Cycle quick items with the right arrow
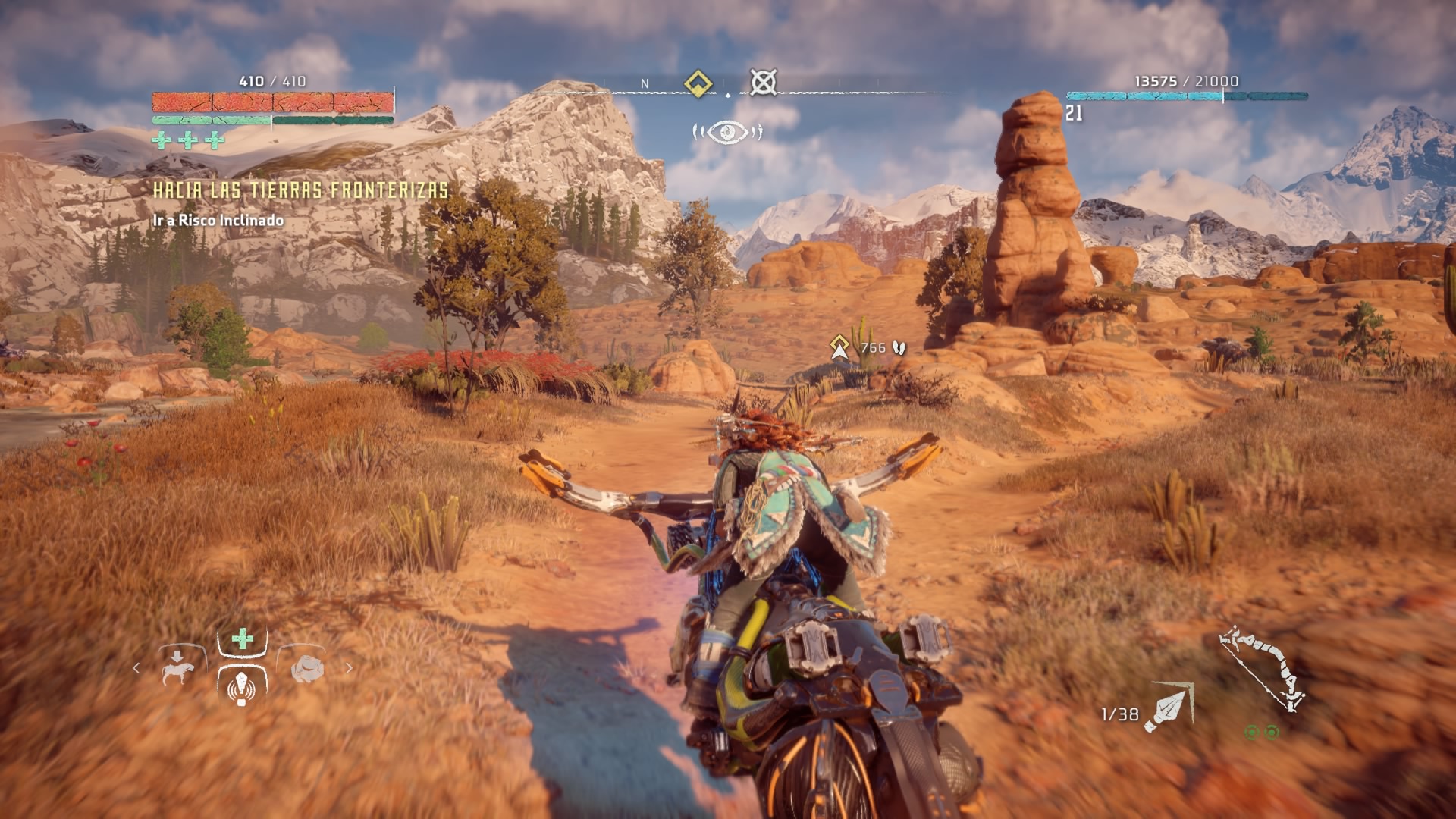 (x=349, y=668)
